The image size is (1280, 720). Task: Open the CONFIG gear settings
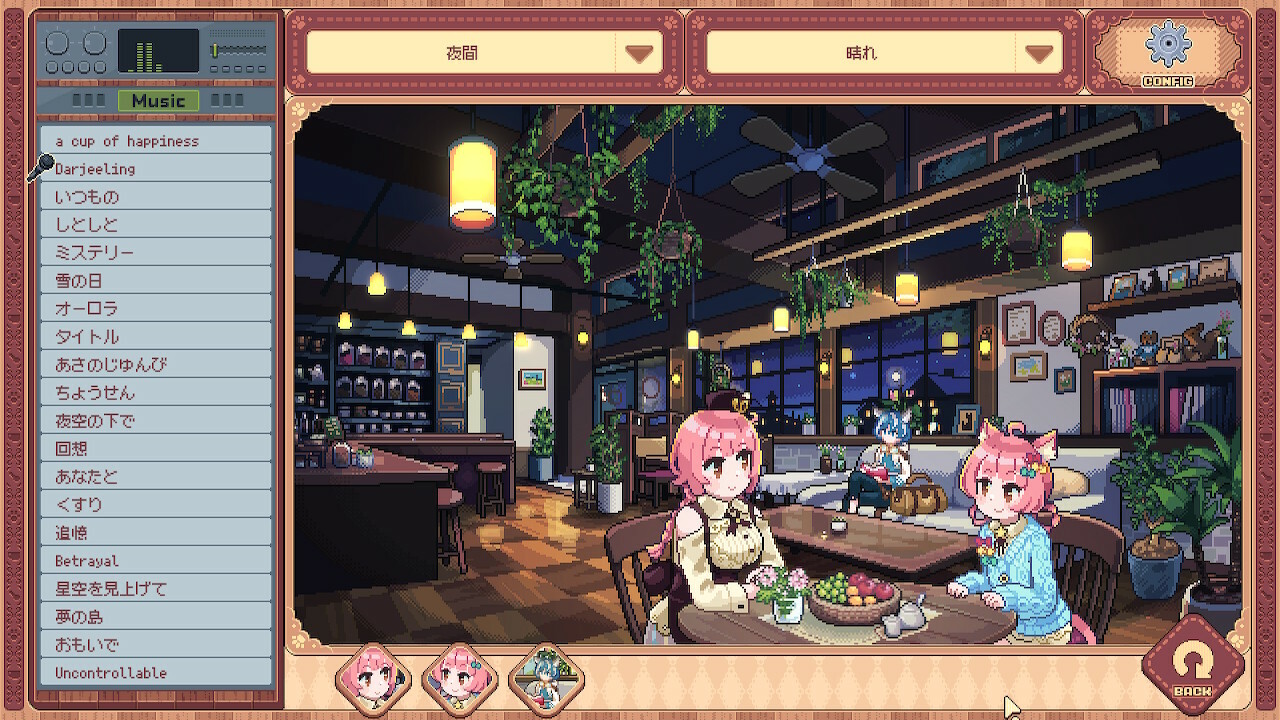(1167, 51)
